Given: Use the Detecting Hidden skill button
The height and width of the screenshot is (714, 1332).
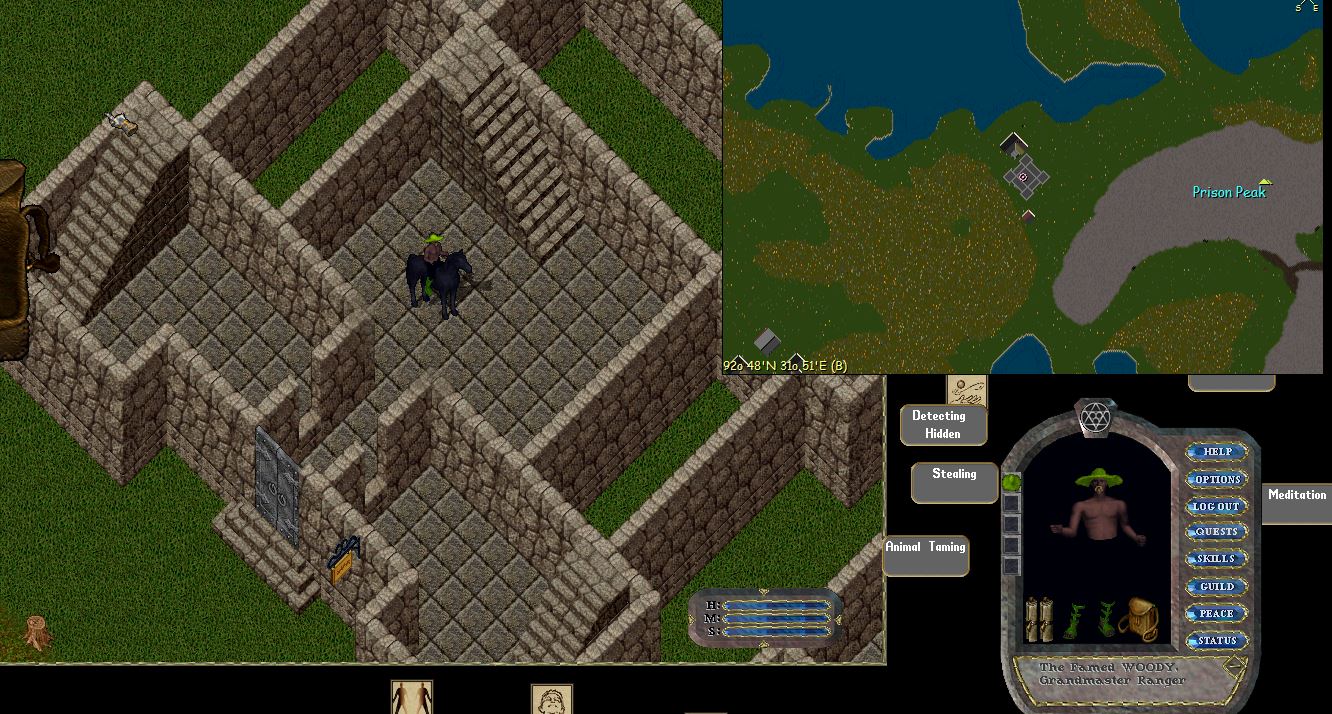Looking at the screenshot, I should click(942, 425).
